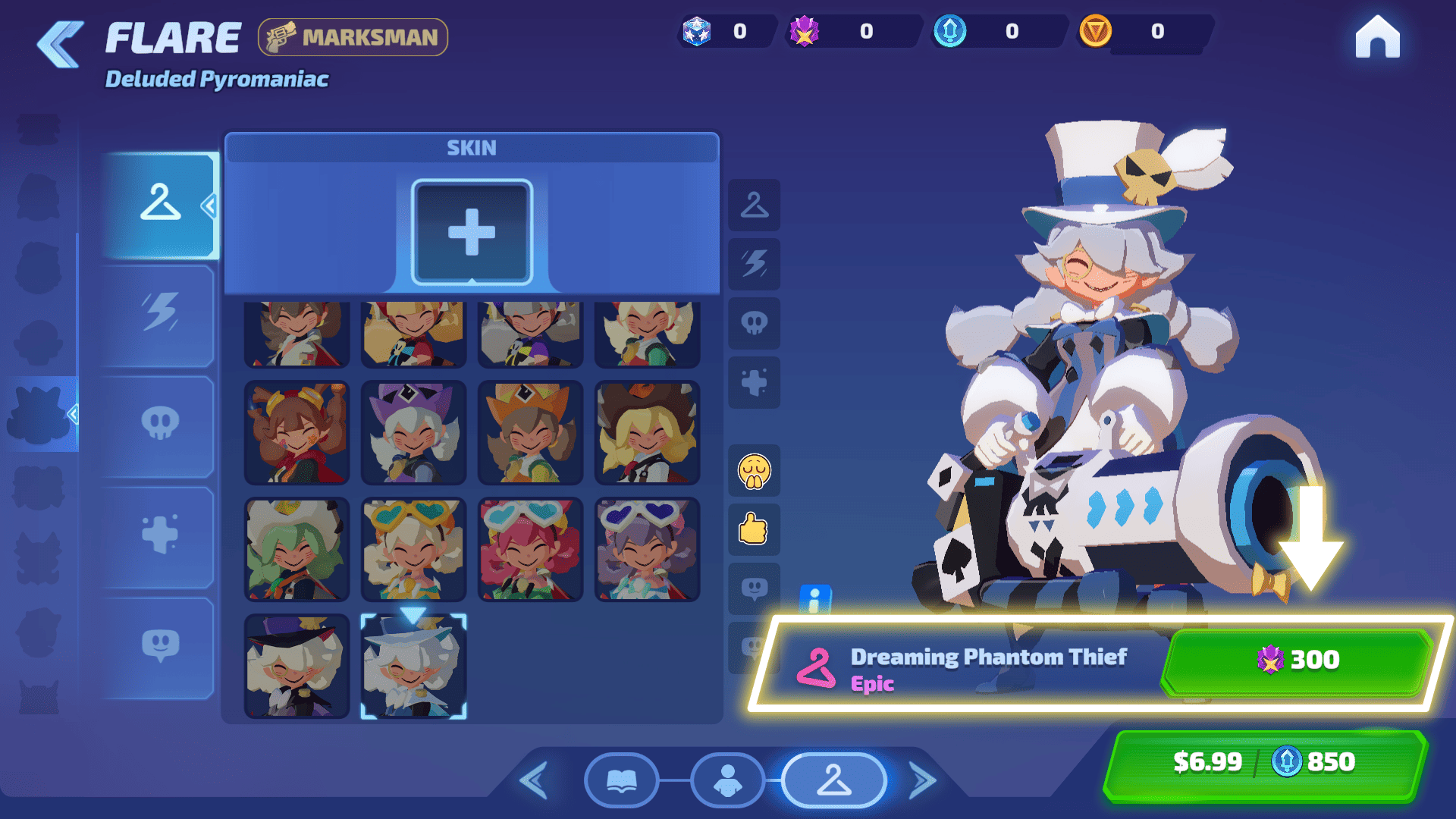Show skin info with the blue i icon

click(815, 600)
